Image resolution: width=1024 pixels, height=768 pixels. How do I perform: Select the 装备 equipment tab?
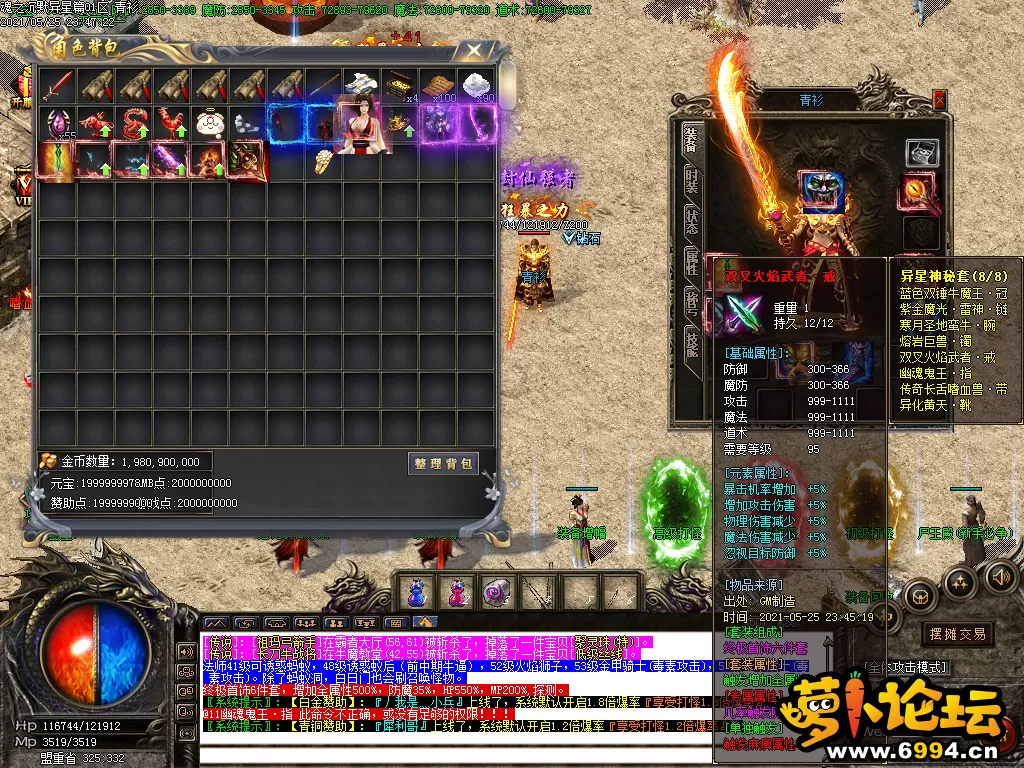pos(691,139)
